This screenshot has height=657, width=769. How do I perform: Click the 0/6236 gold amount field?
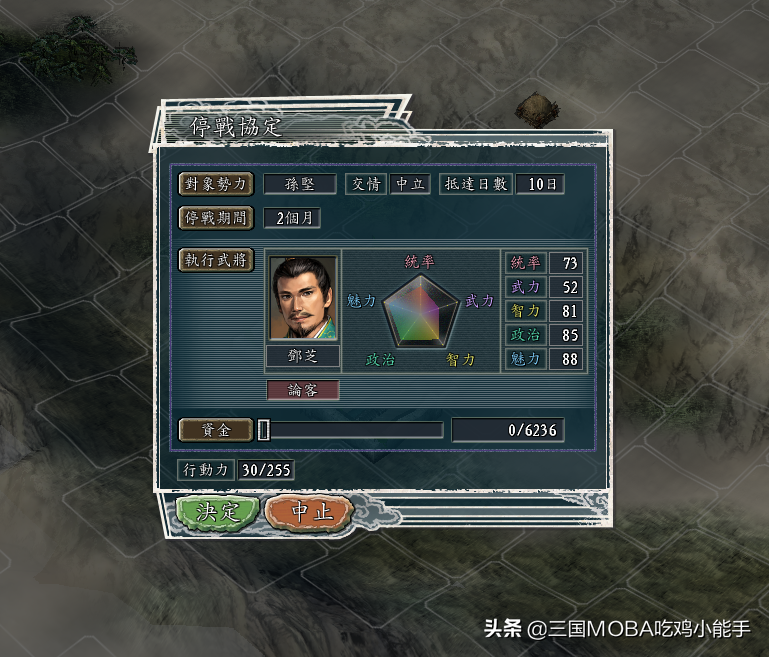(508, 430)
